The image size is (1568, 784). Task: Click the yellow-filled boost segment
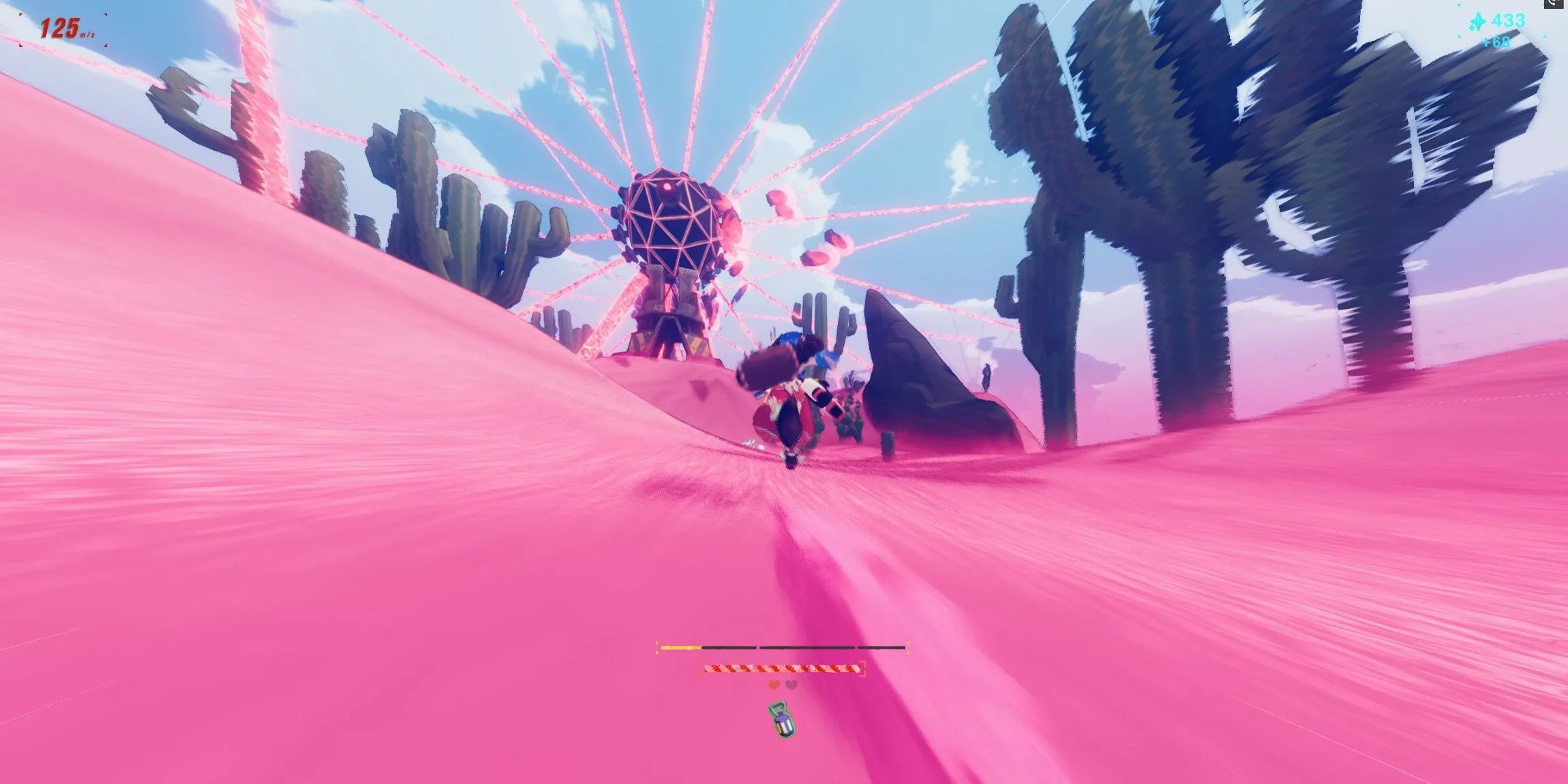click(x=681, y=647)
